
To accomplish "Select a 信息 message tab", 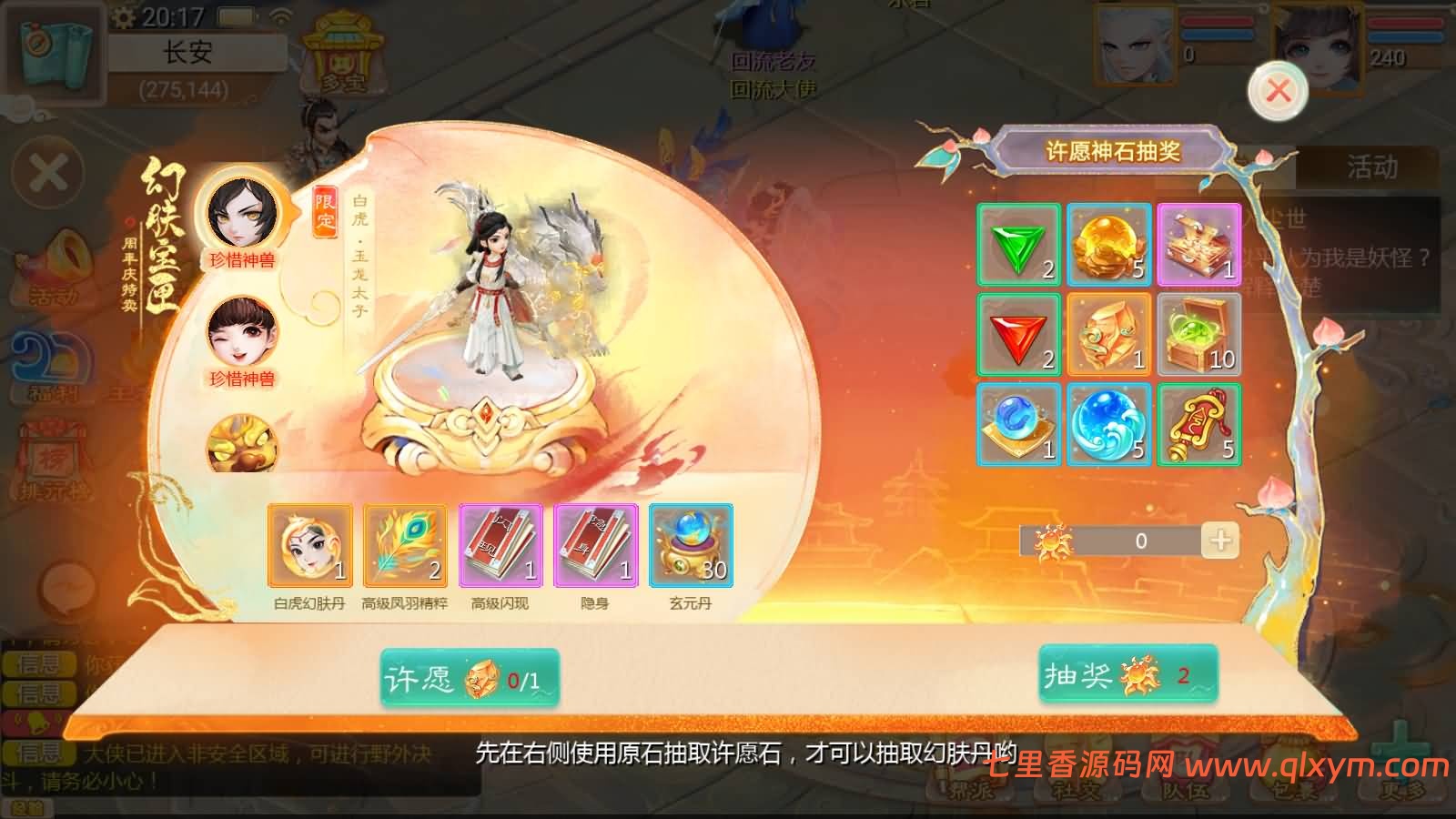I will coord(36,664).
